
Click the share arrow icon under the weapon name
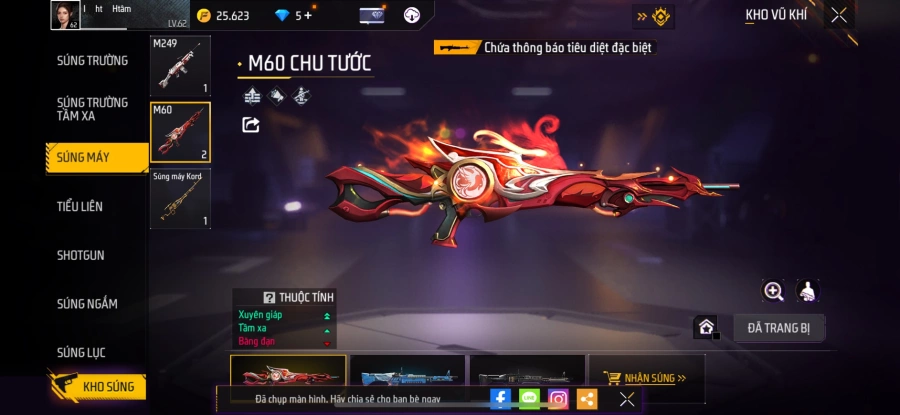point(251,125)
